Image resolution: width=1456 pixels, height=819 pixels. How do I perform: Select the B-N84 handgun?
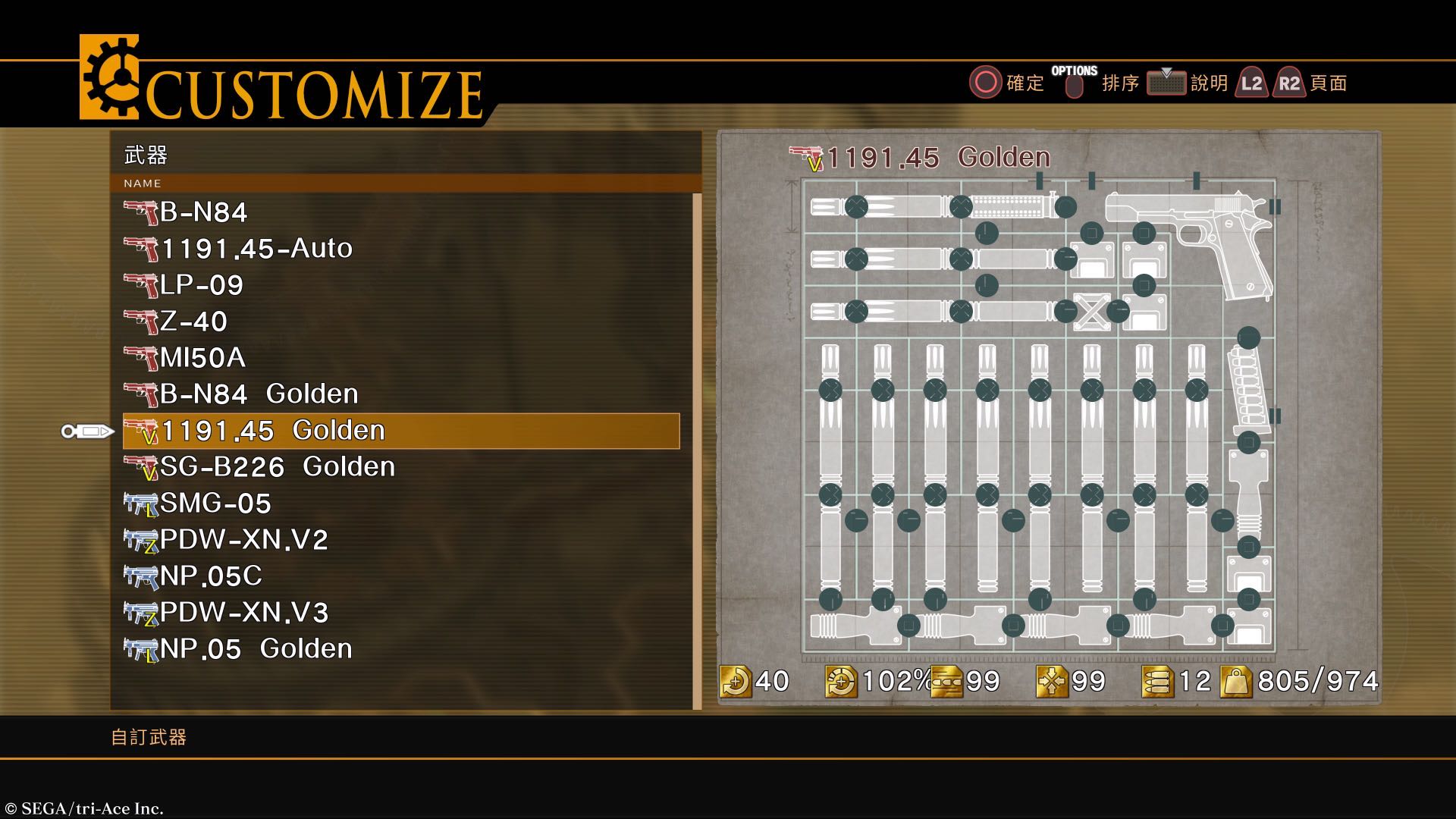pos(203,212)
